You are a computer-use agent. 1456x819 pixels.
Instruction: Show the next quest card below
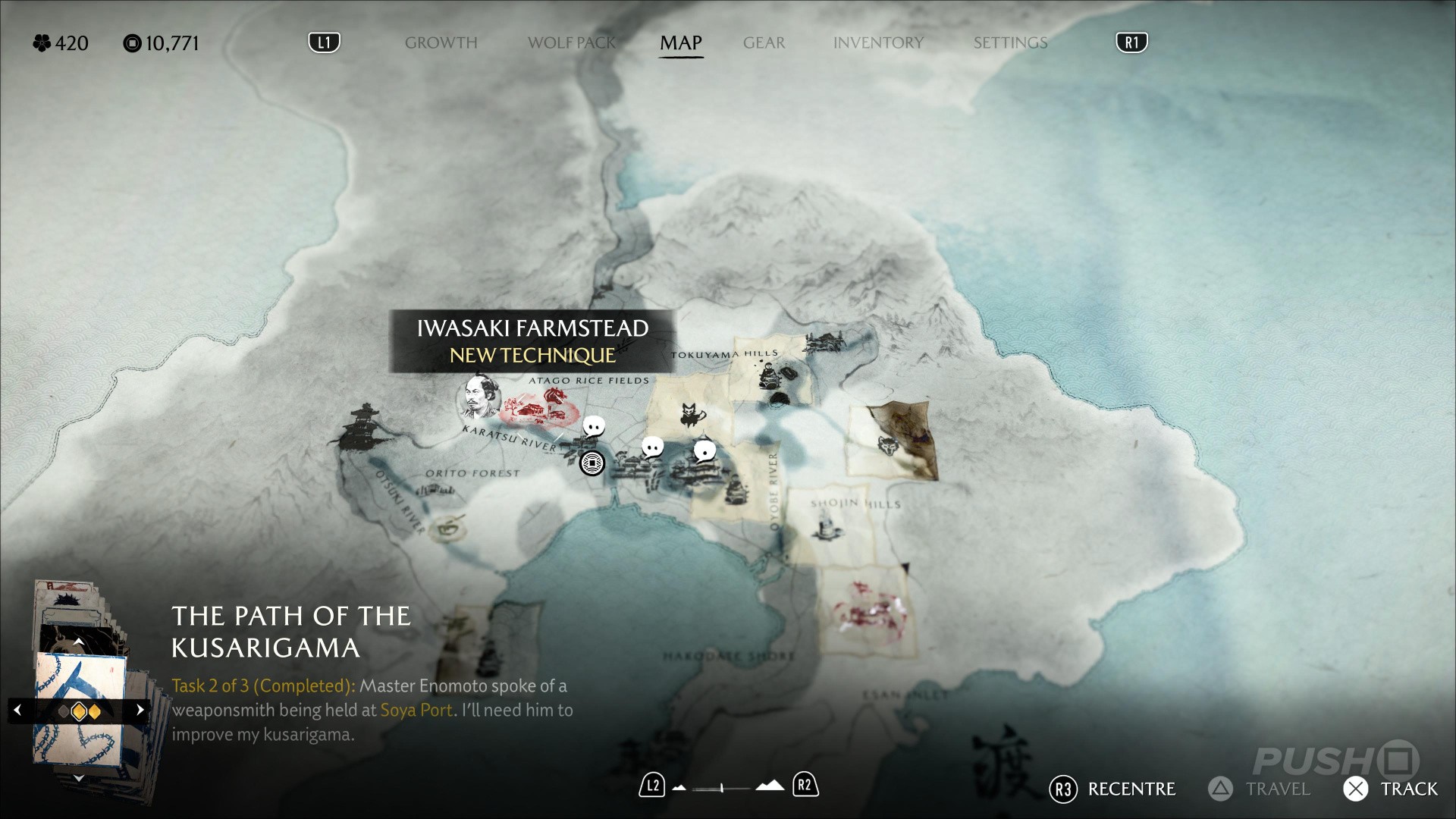(78, 778)
